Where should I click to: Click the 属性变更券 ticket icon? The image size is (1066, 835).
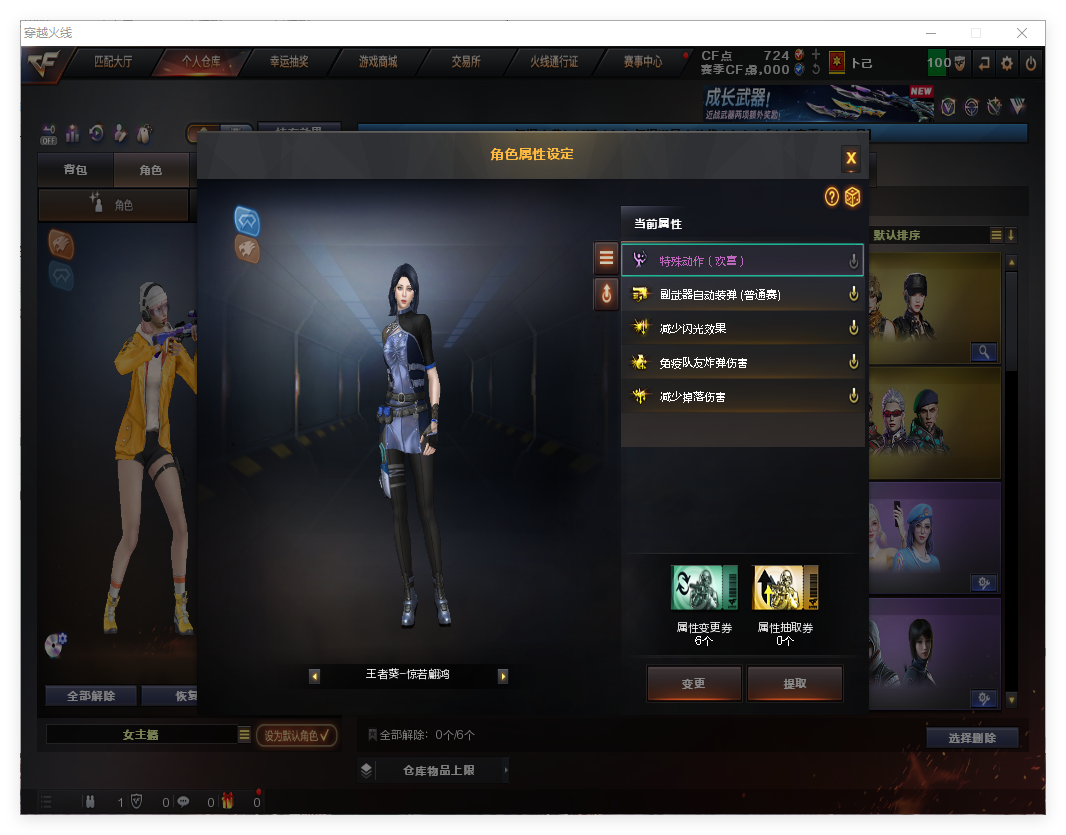(704, 588)
